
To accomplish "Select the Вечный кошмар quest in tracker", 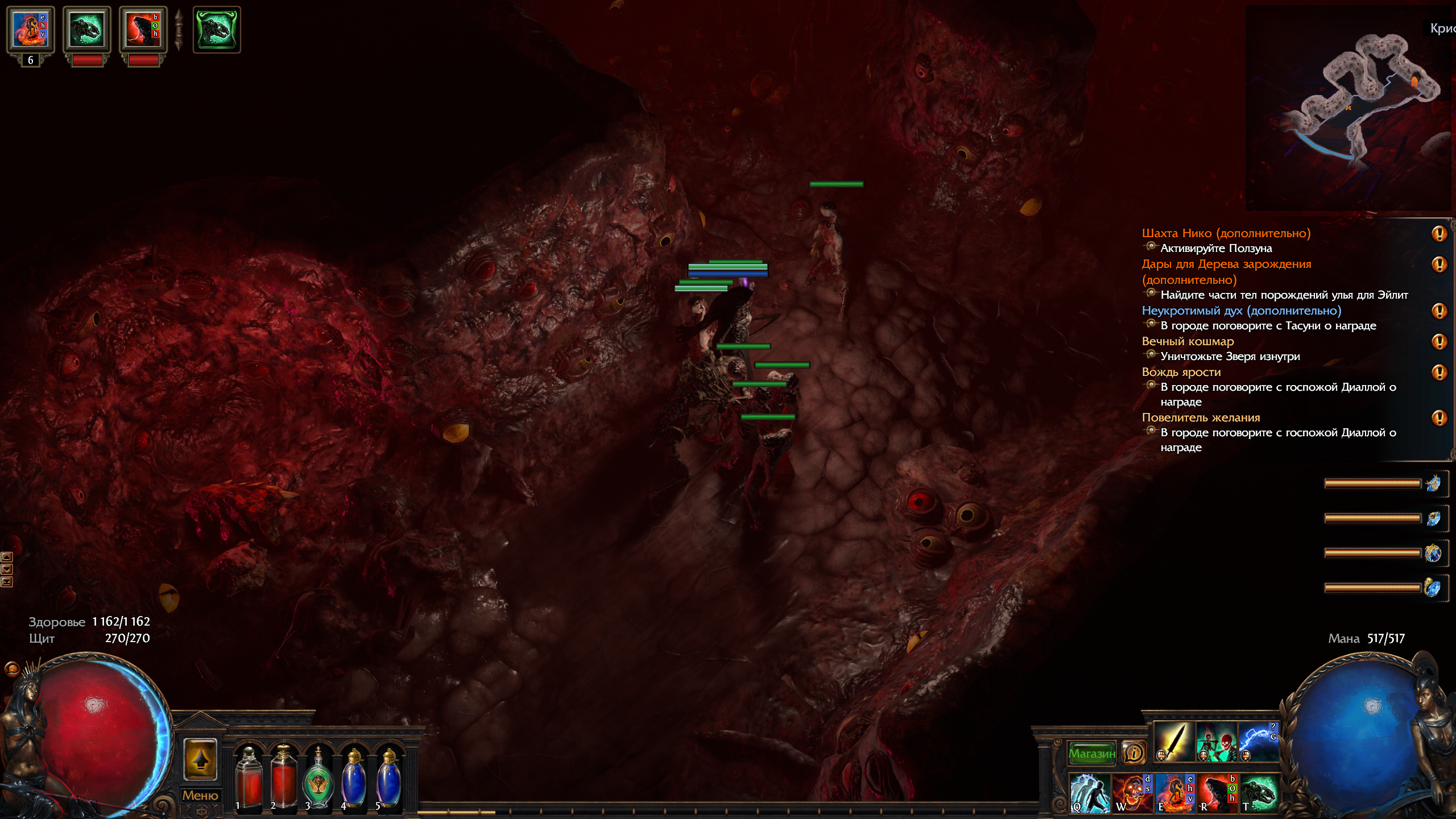I will click(x=1188, y=341).
